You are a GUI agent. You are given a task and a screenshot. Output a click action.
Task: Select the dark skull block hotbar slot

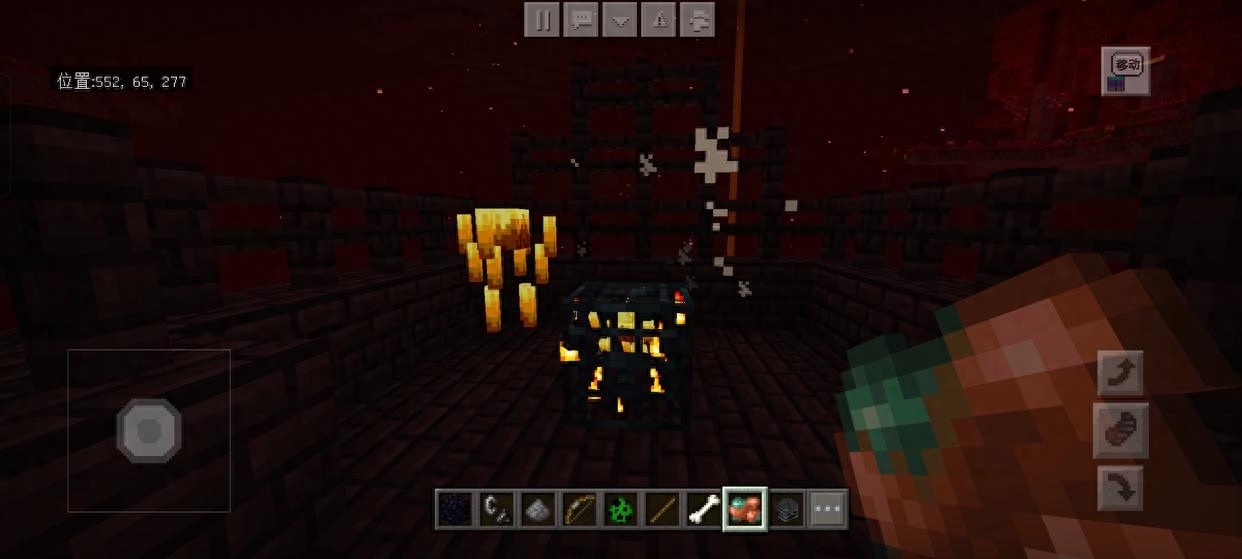pyautogui.click(x=787, y=510)
